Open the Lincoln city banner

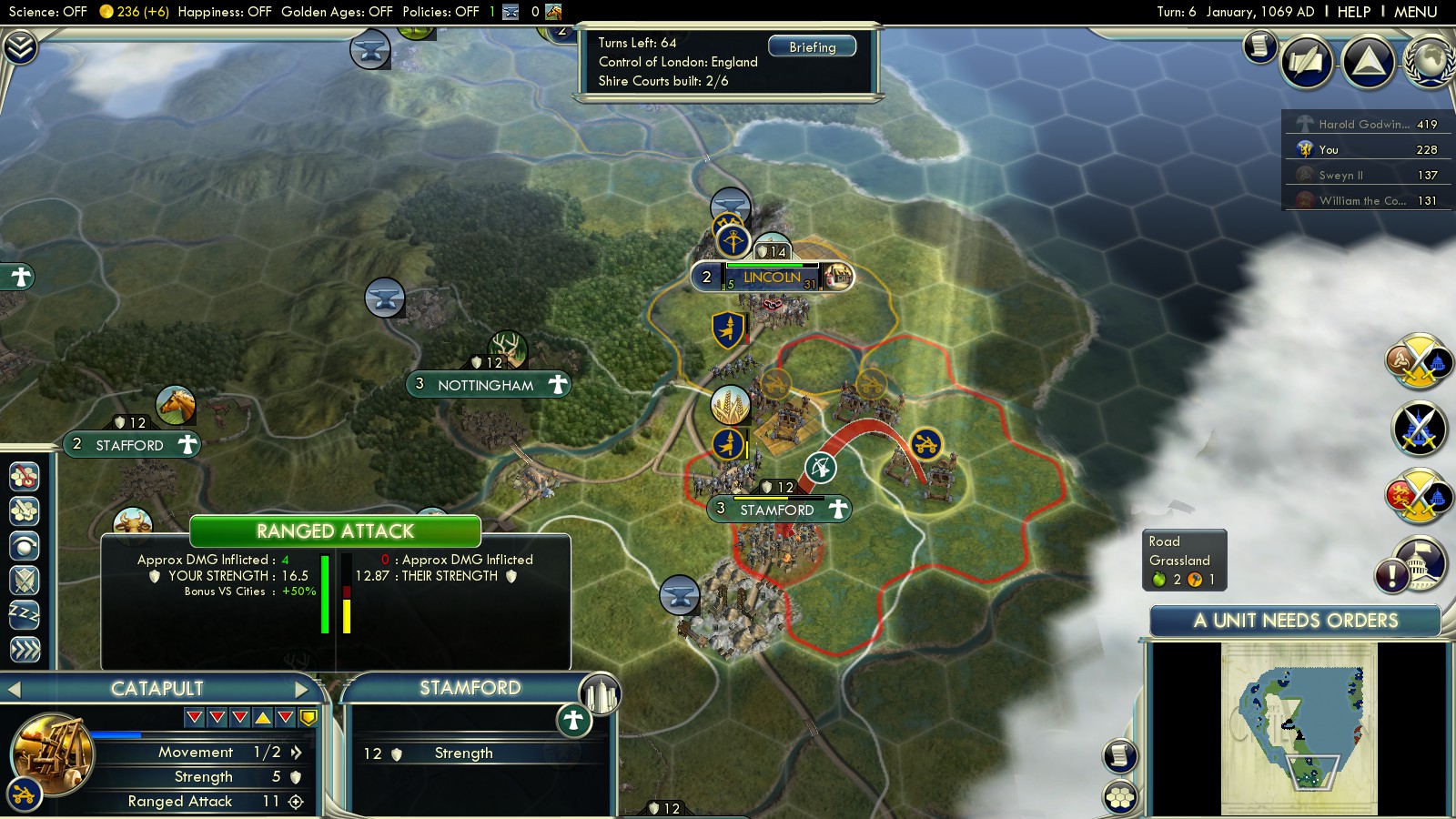(x=772, y=277)
